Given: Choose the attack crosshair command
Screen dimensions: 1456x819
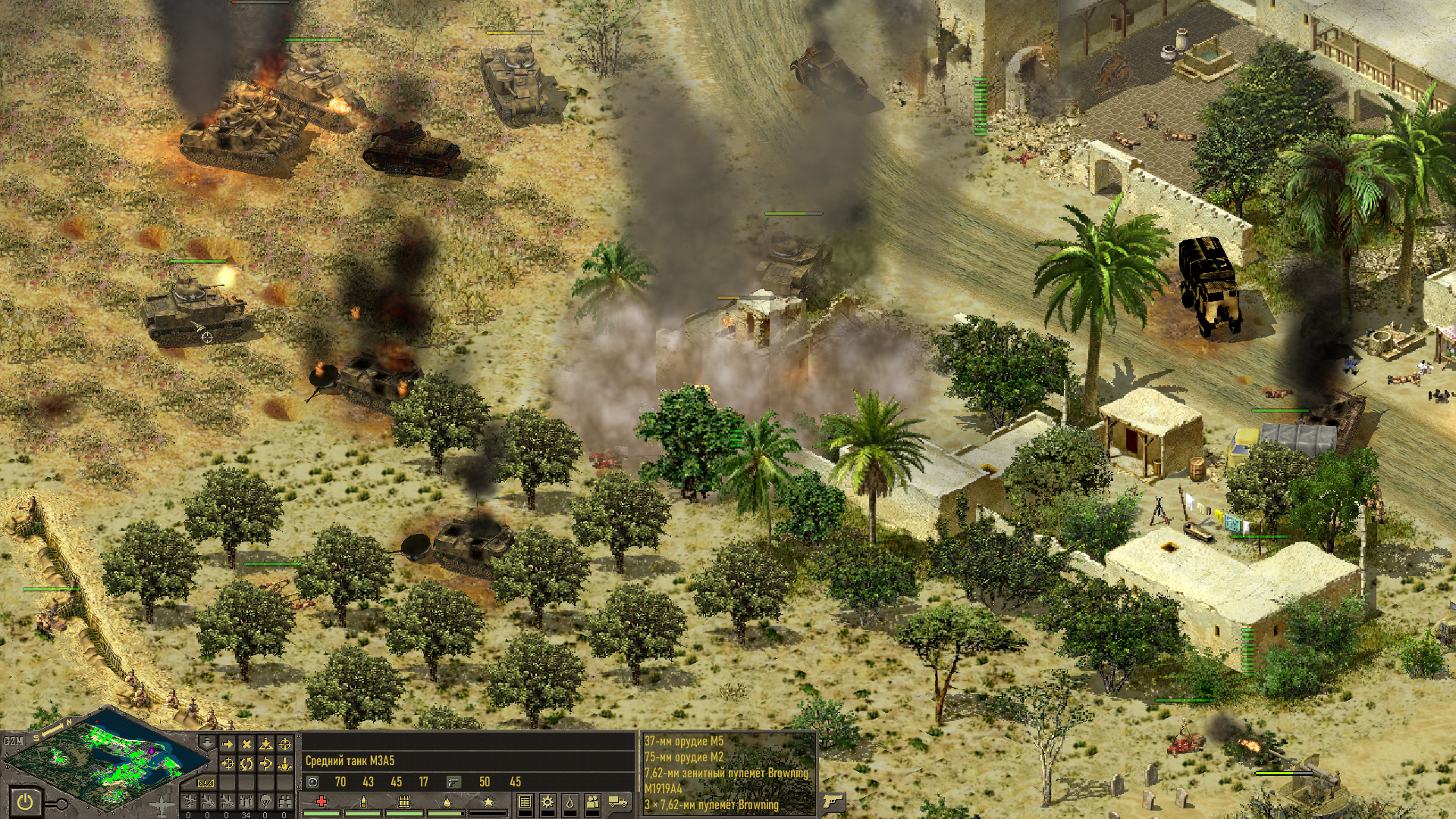Looking at the screenshot, I should pos(285,745).
